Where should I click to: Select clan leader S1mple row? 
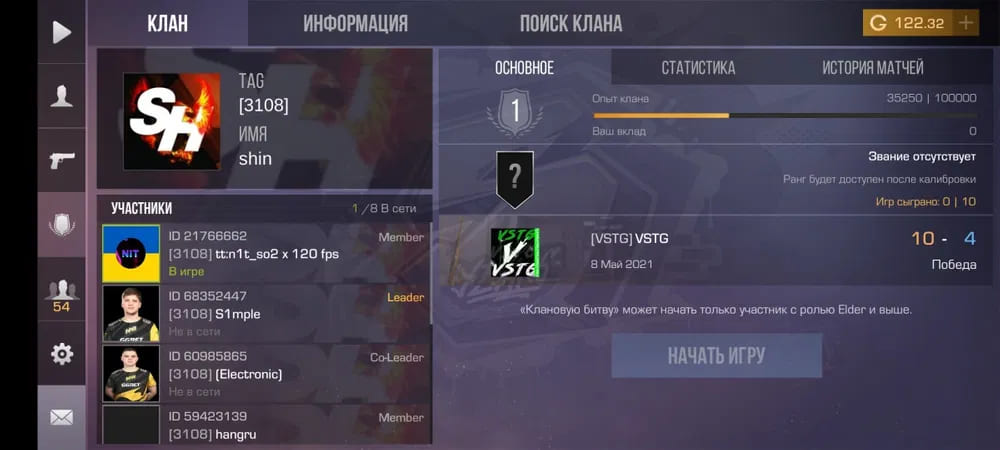coord(265,313)
